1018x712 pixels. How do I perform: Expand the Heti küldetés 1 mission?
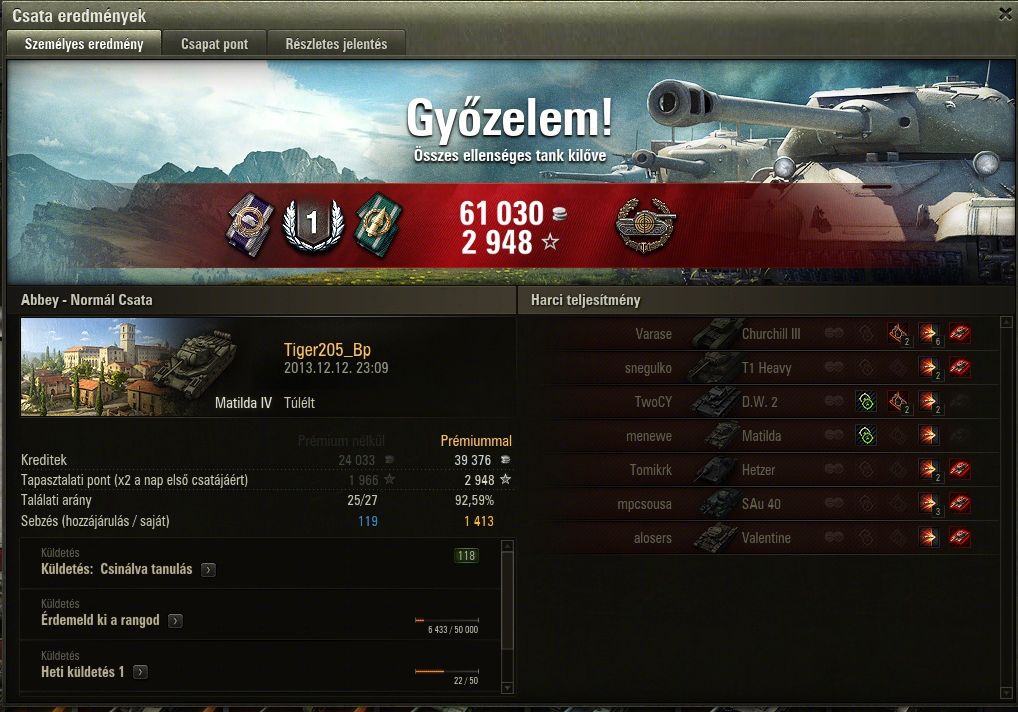(140, 672)
